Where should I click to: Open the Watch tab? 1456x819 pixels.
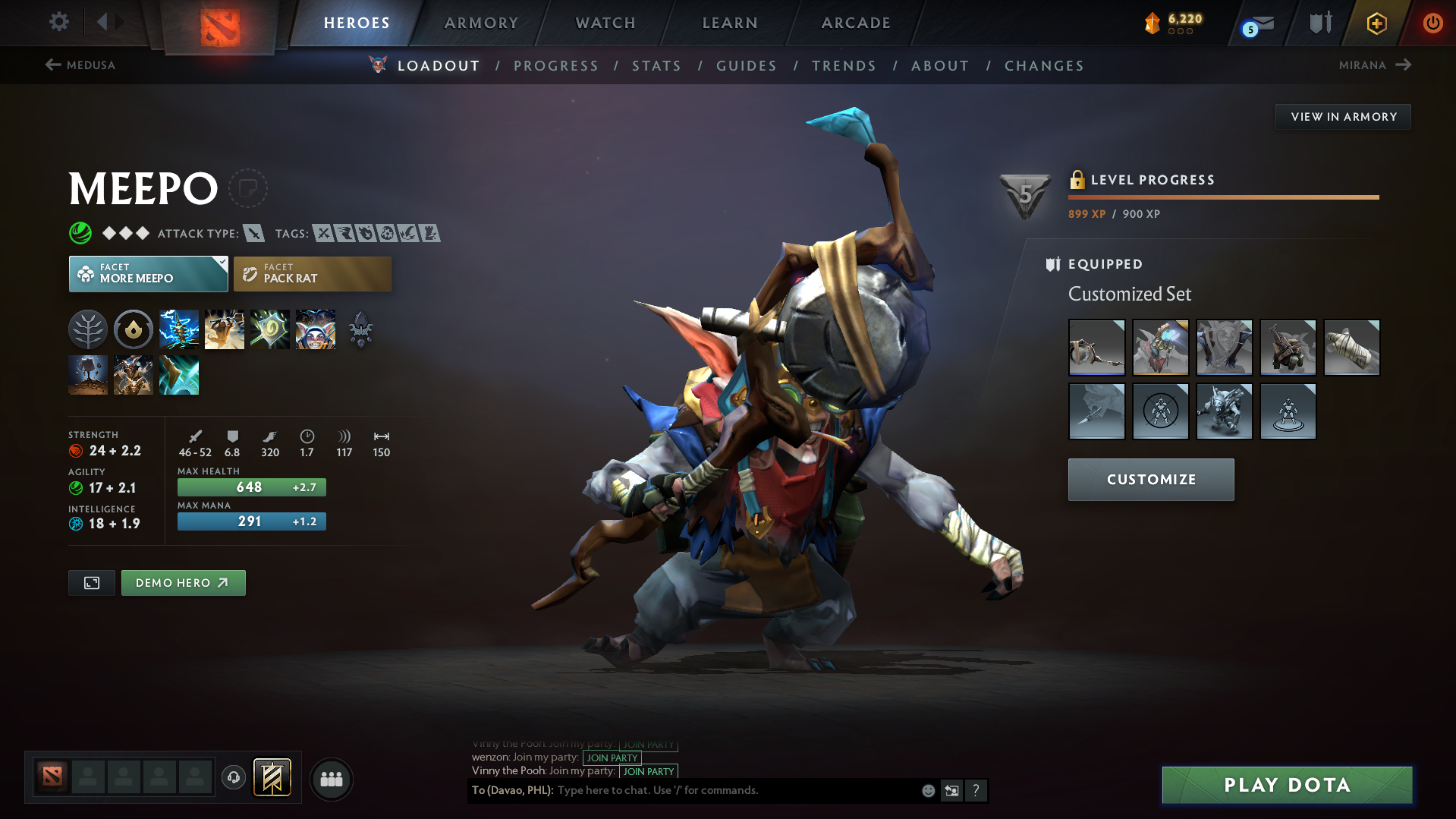point(605,23)
